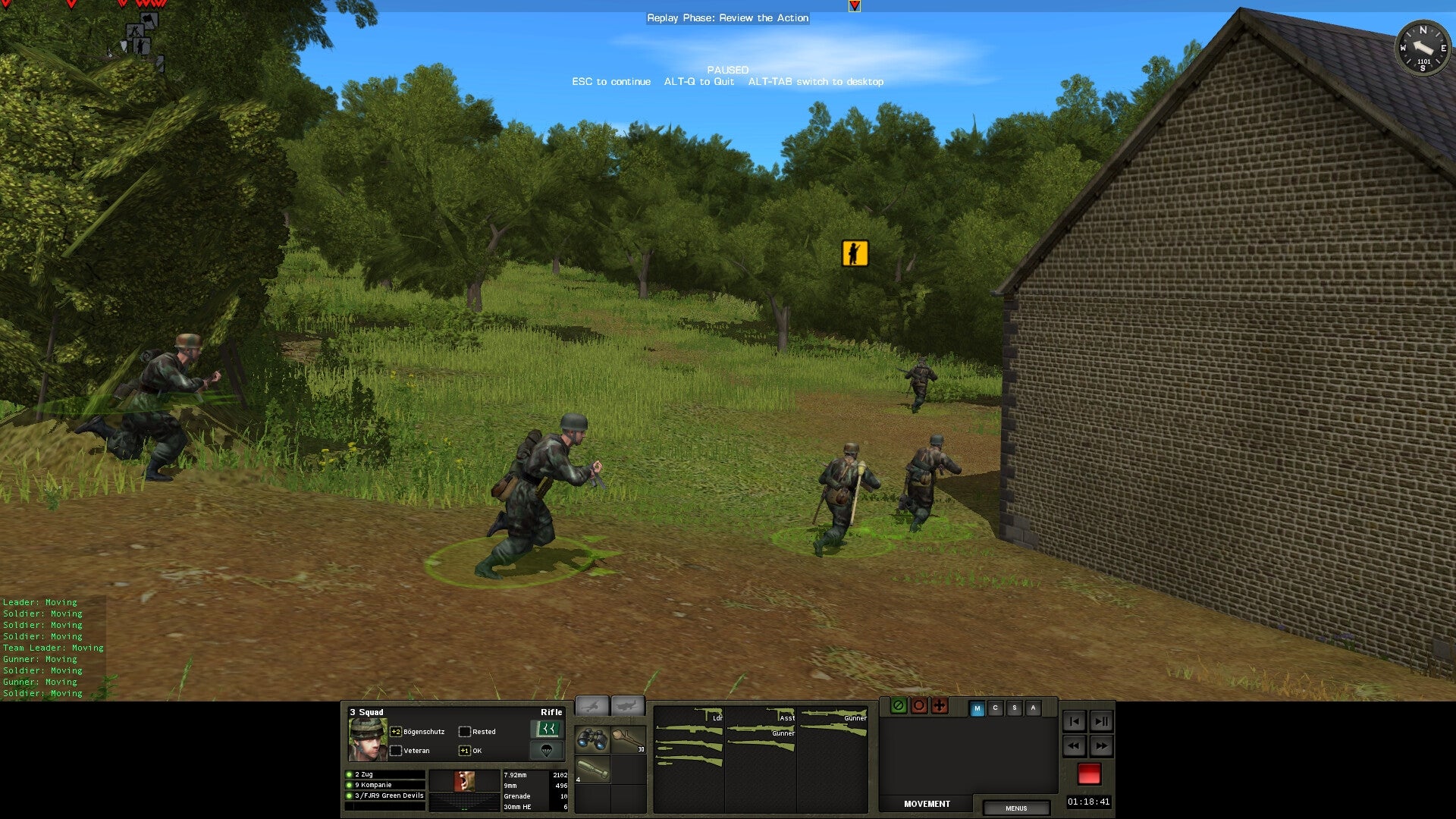
Task: Toggle the +1 OK status checkbox
Action: click(464, 750)
